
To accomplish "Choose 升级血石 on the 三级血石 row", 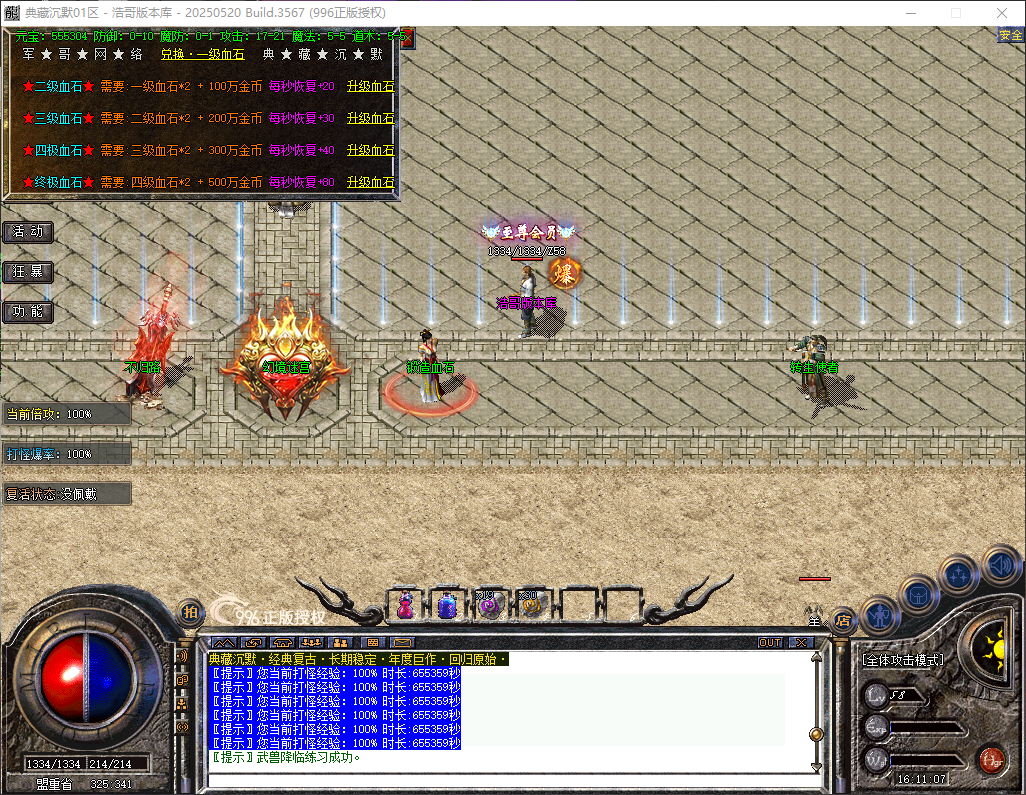I will (370, 119).
